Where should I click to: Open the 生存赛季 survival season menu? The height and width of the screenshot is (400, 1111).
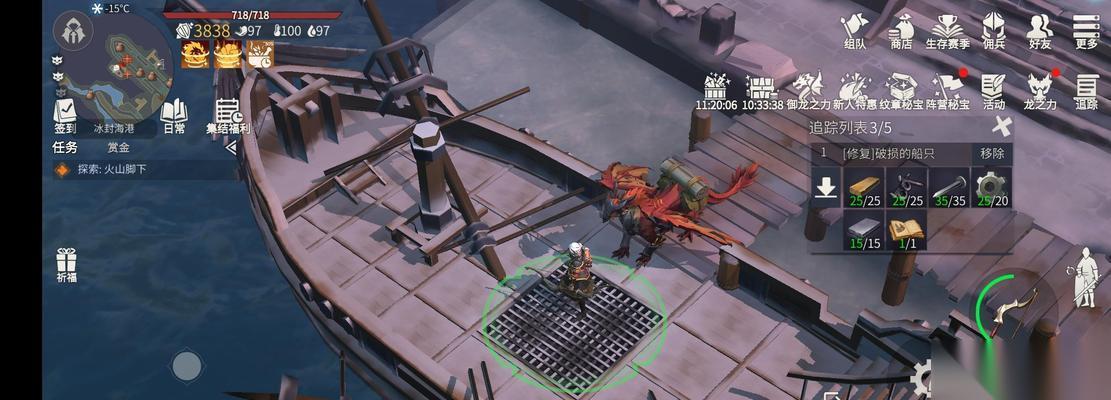click(x=947, y=31)
